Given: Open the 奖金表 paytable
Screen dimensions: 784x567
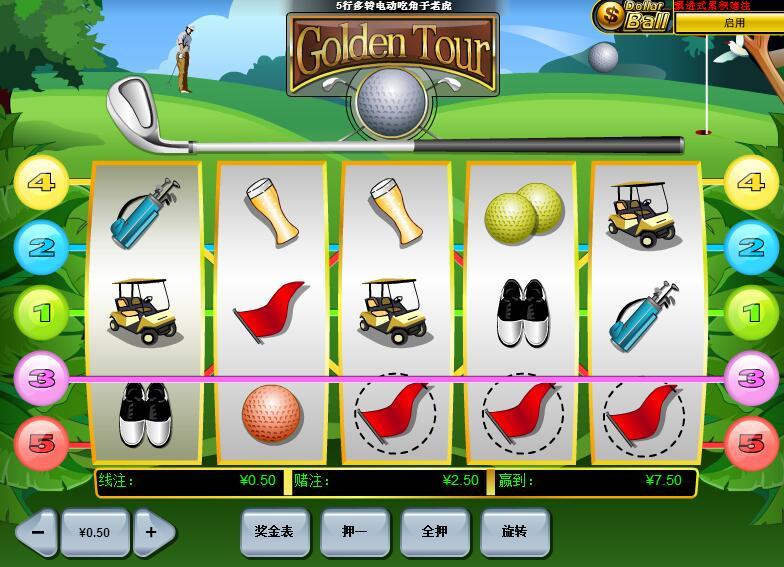Looking at the screenshot, I should (x=275, y=532).
